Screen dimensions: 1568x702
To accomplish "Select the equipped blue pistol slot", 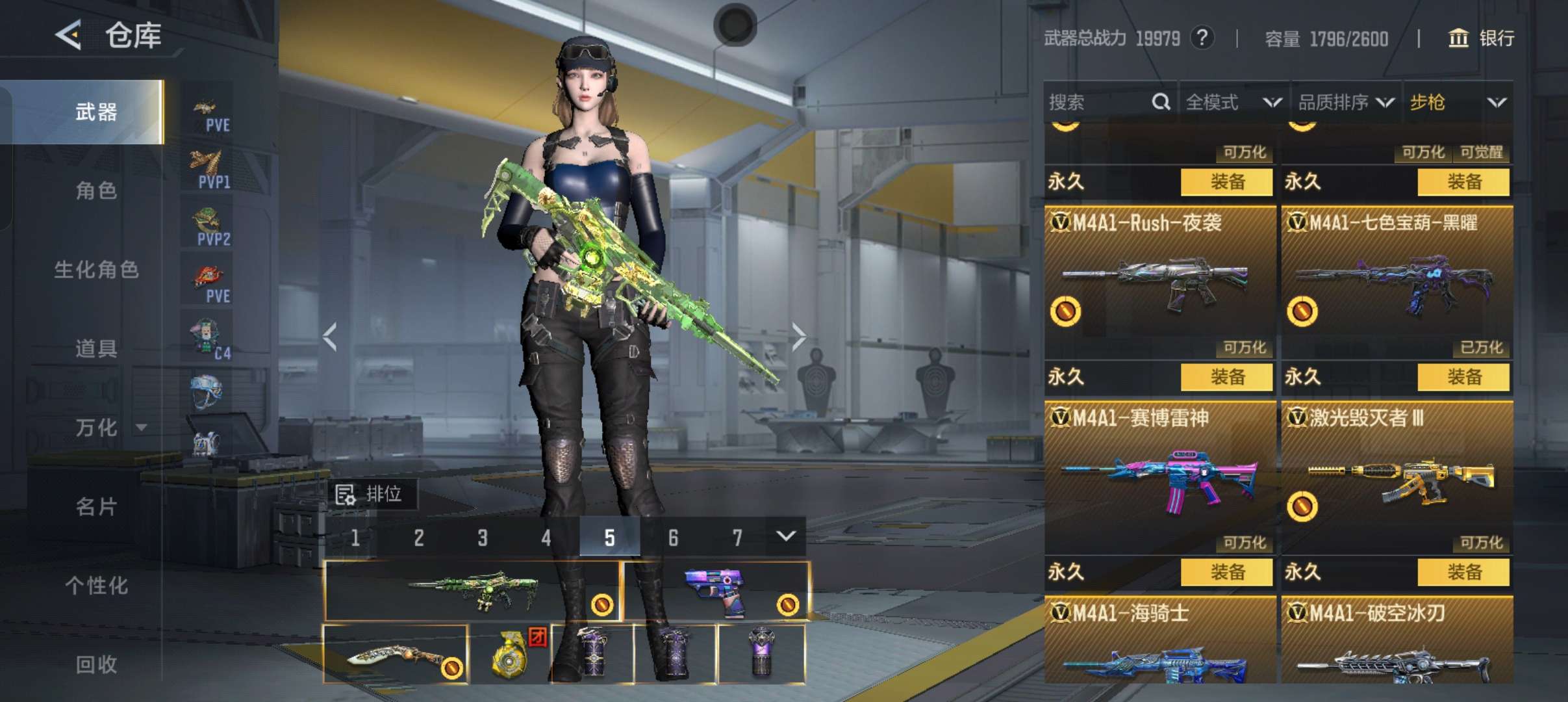I will tap(717, 591).
